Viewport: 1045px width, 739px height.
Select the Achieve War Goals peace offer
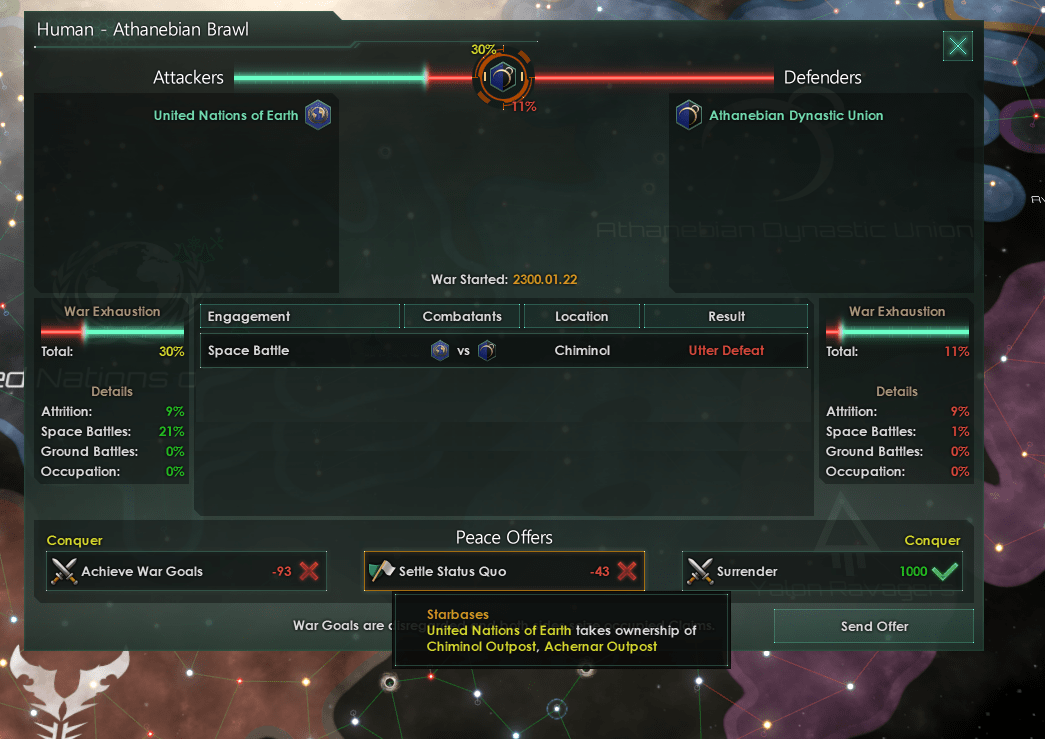click(x=186, y=571)
